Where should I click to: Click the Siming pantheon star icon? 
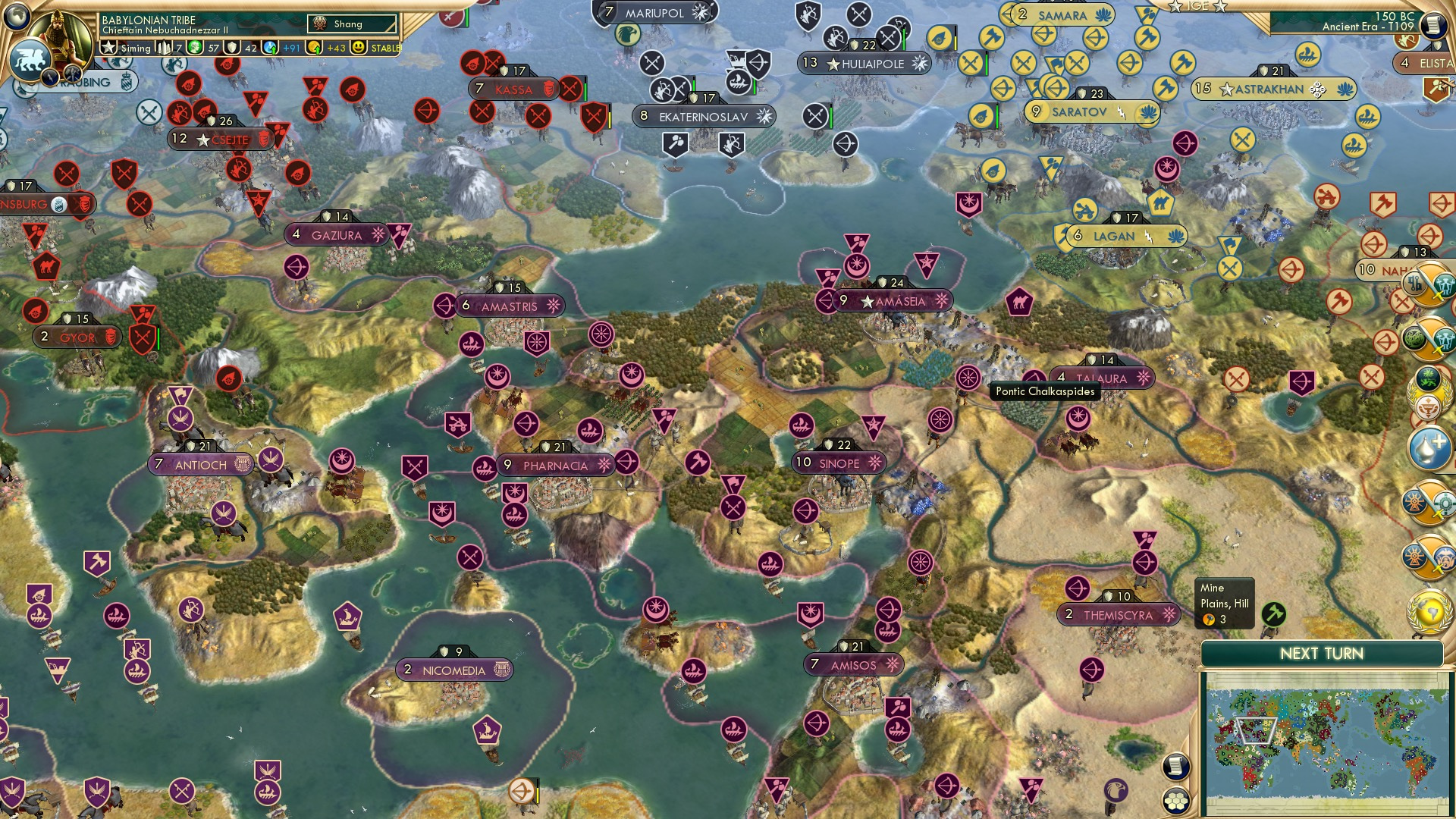click(109, 48)
